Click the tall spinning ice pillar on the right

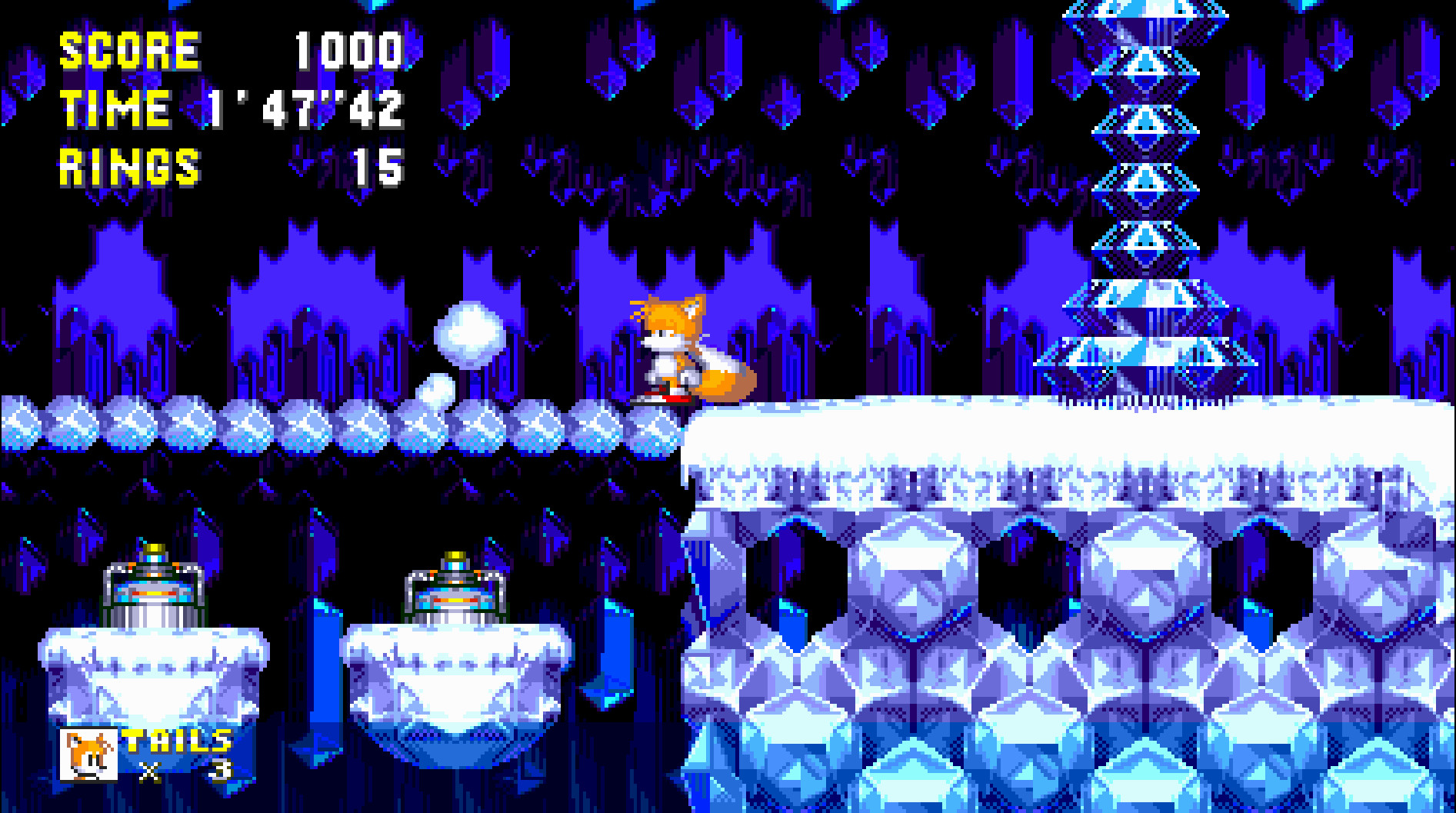(x=1146, y=192)
